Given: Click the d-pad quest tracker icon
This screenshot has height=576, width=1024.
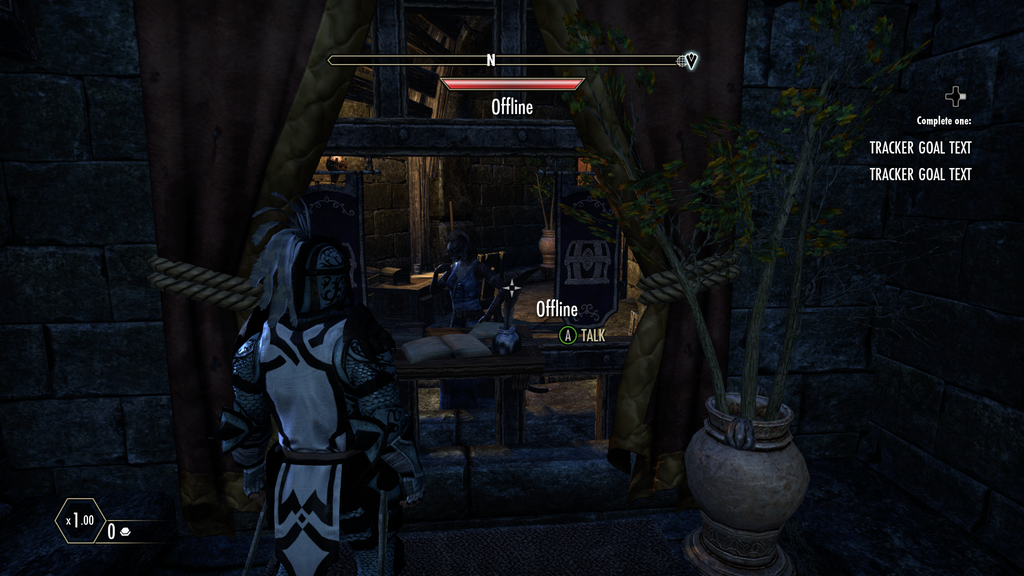Looking at the screenshot, I should coord(956,96).
